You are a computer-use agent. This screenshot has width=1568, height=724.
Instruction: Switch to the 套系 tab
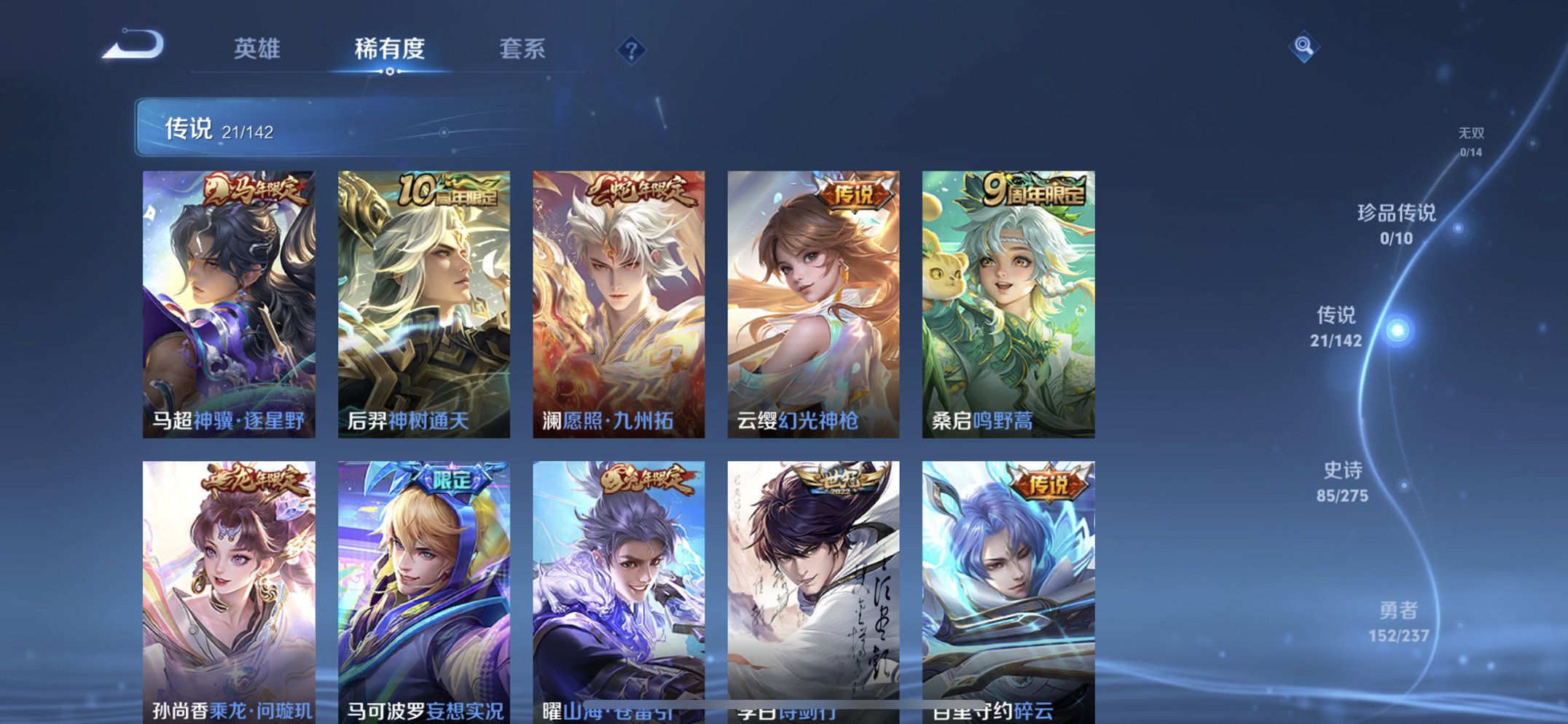pyautogui.click(x=524, y=49)
